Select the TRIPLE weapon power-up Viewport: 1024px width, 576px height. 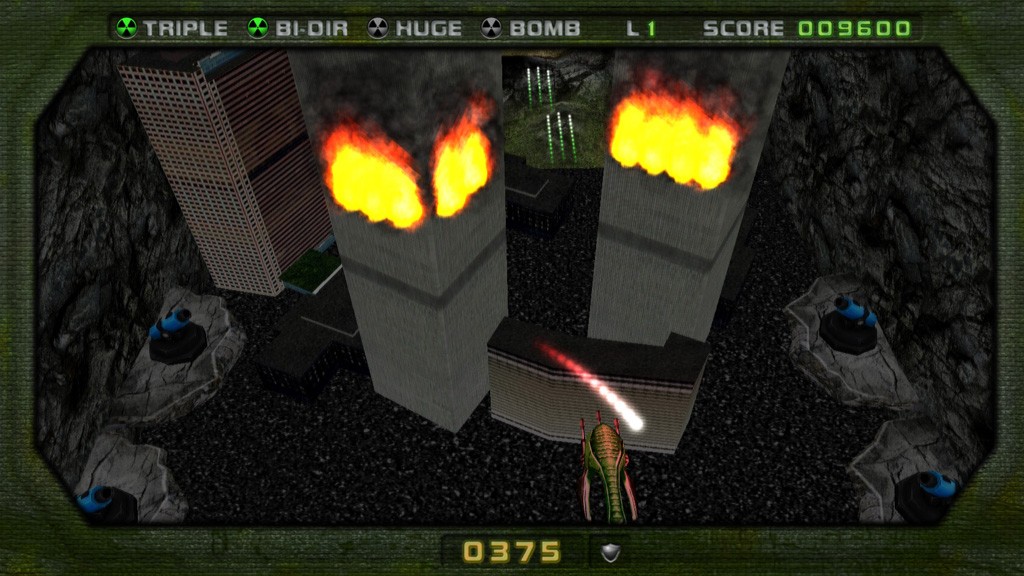tap(172, 28)
